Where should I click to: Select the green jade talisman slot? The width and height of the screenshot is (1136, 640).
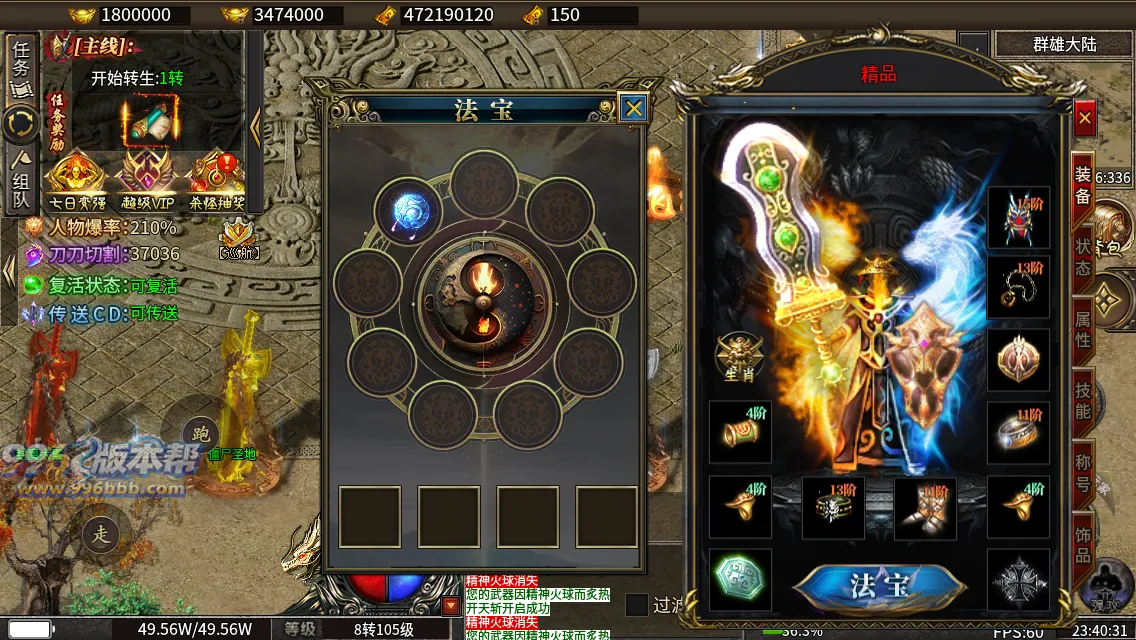pos(740,580)
